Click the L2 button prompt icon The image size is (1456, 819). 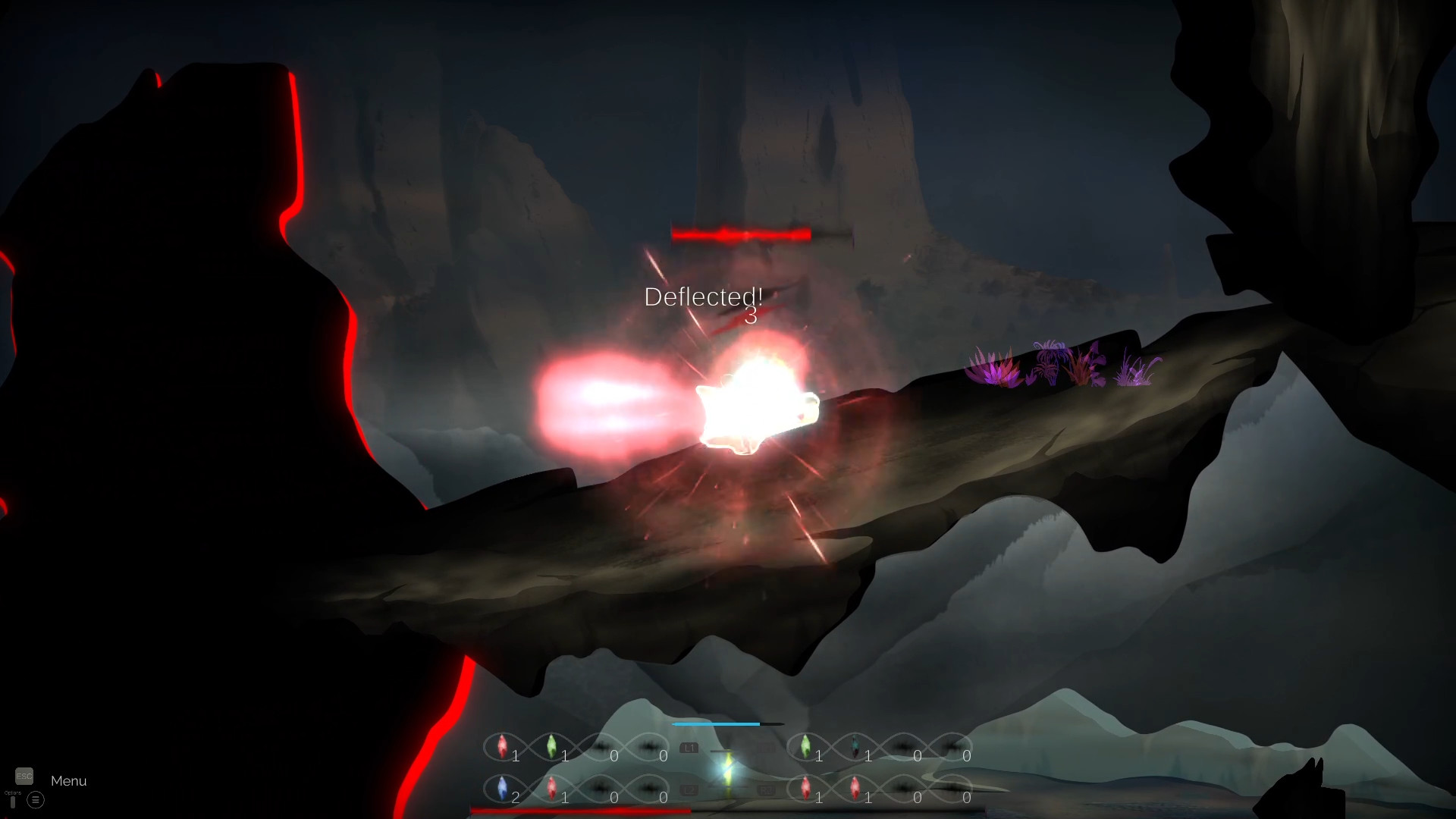tap(690, 789)
